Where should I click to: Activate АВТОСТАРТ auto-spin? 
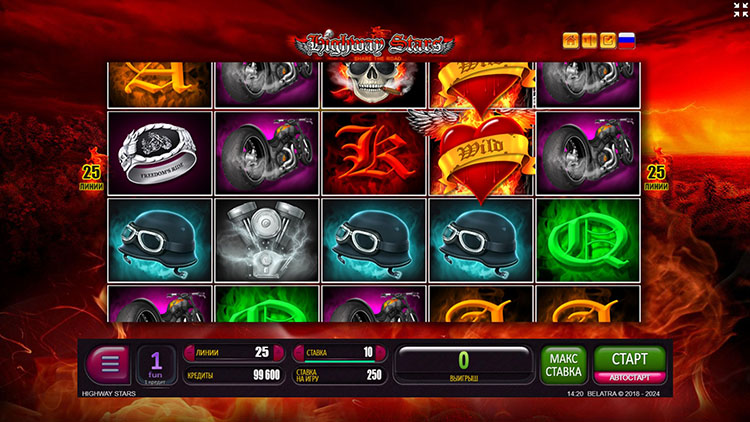pos(629,378)
